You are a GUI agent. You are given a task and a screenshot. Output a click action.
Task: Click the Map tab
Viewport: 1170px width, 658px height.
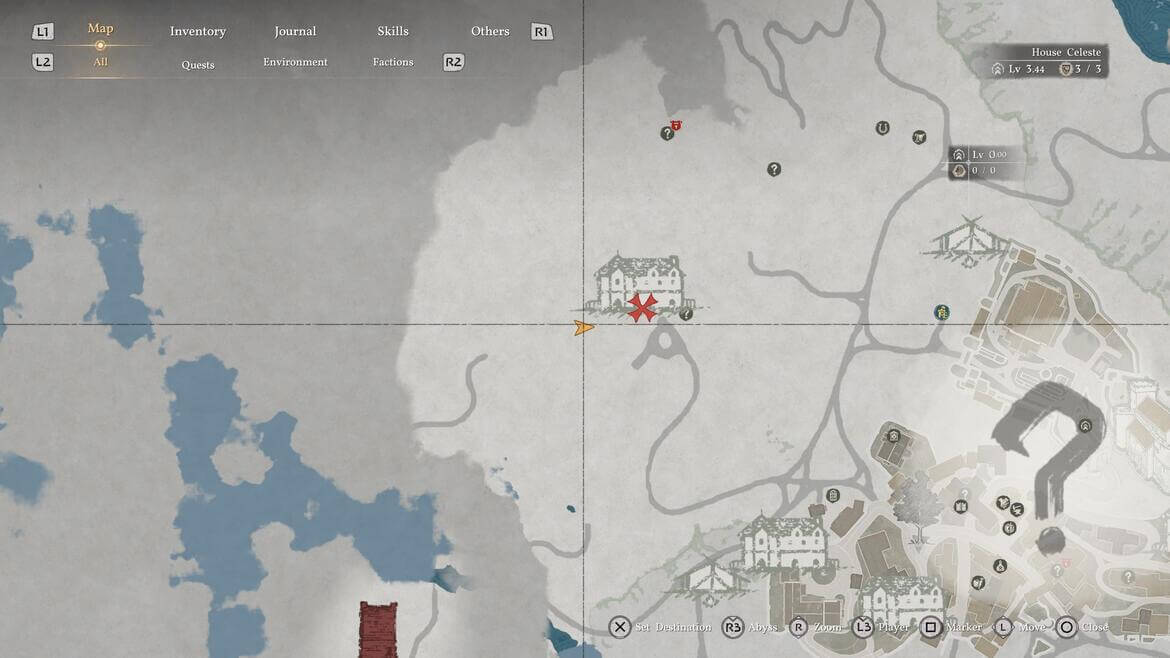tap(100, 28)
